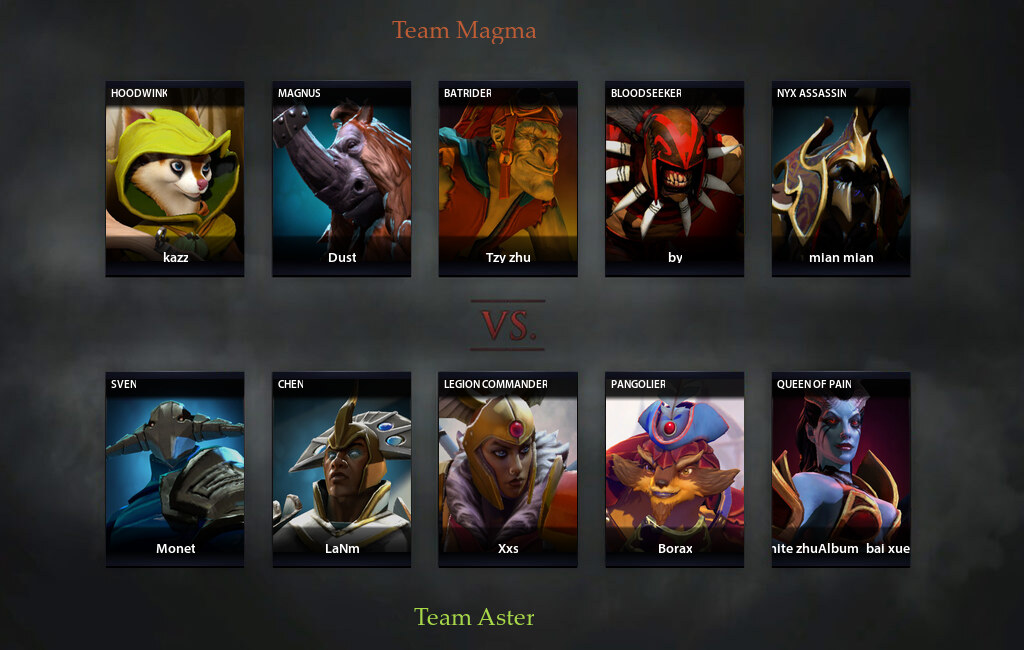Image resolution: width=1024 pixels, height=650 pixels.
Task: Pick the Nyx Assassin hero card
Action: (x=841, y=178)
